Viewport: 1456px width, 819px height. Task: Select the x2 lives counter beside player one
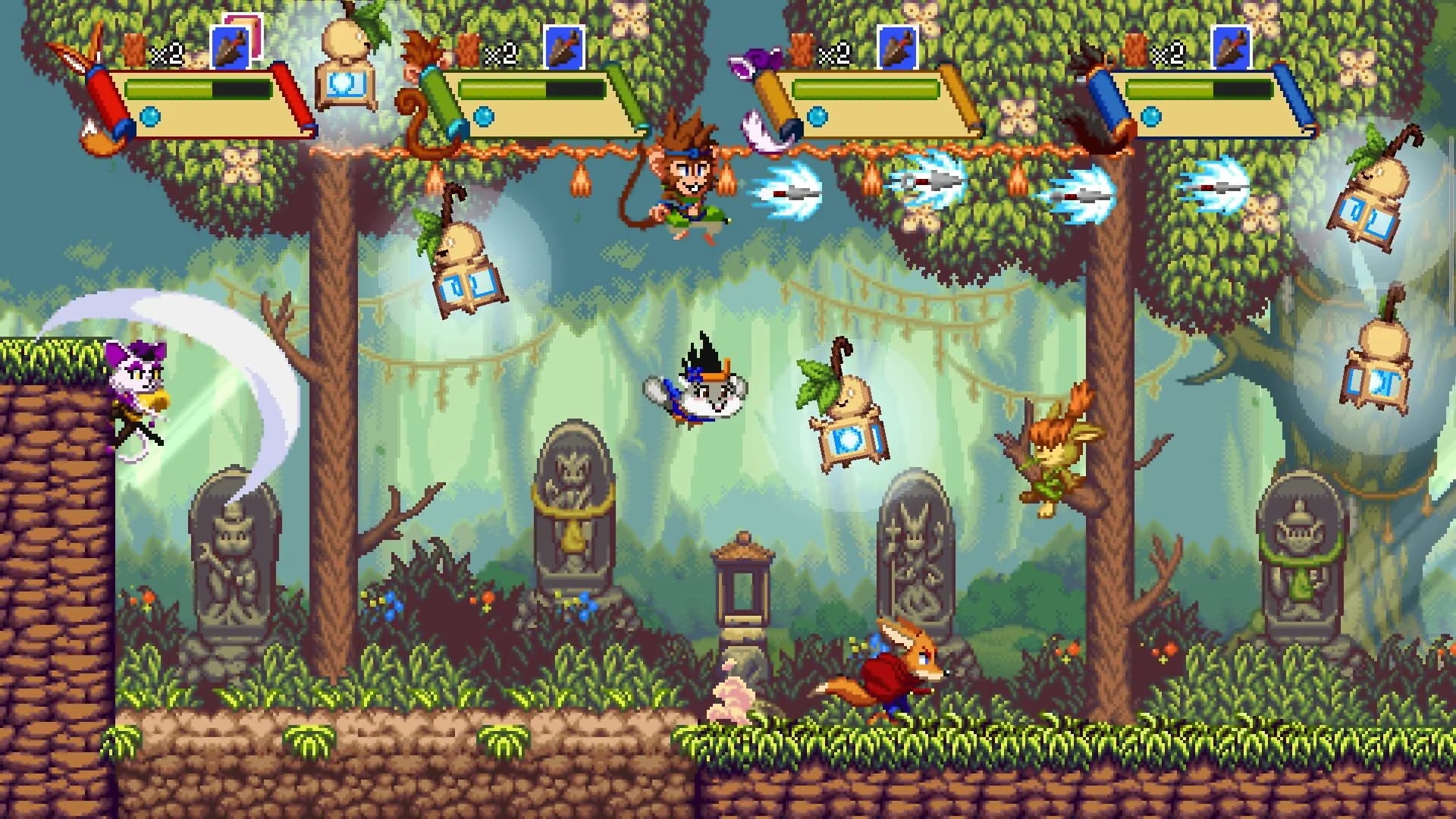click(x=168, y=53)
